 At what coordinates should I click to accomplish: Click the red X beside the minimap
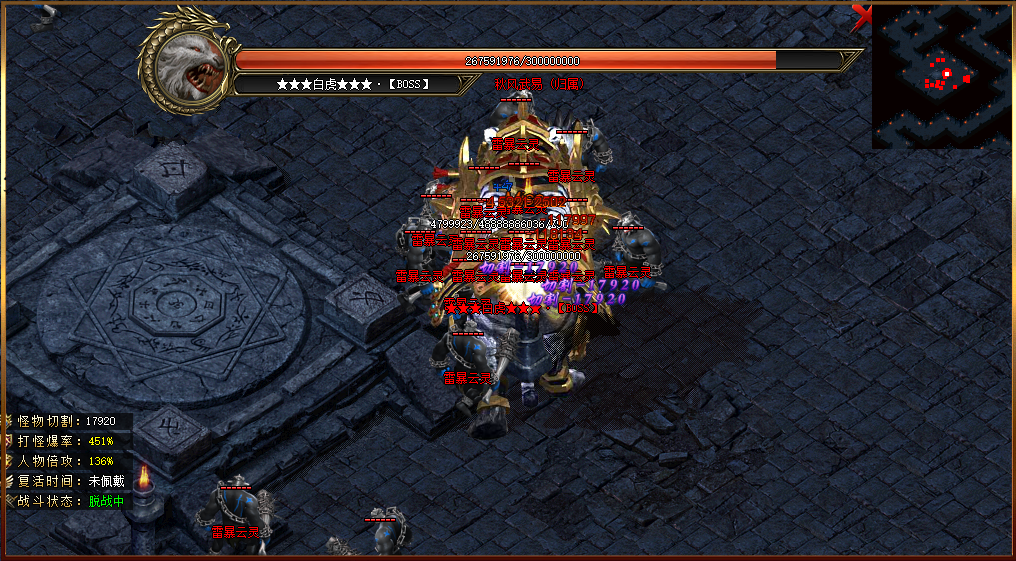(x=861, y=15)
